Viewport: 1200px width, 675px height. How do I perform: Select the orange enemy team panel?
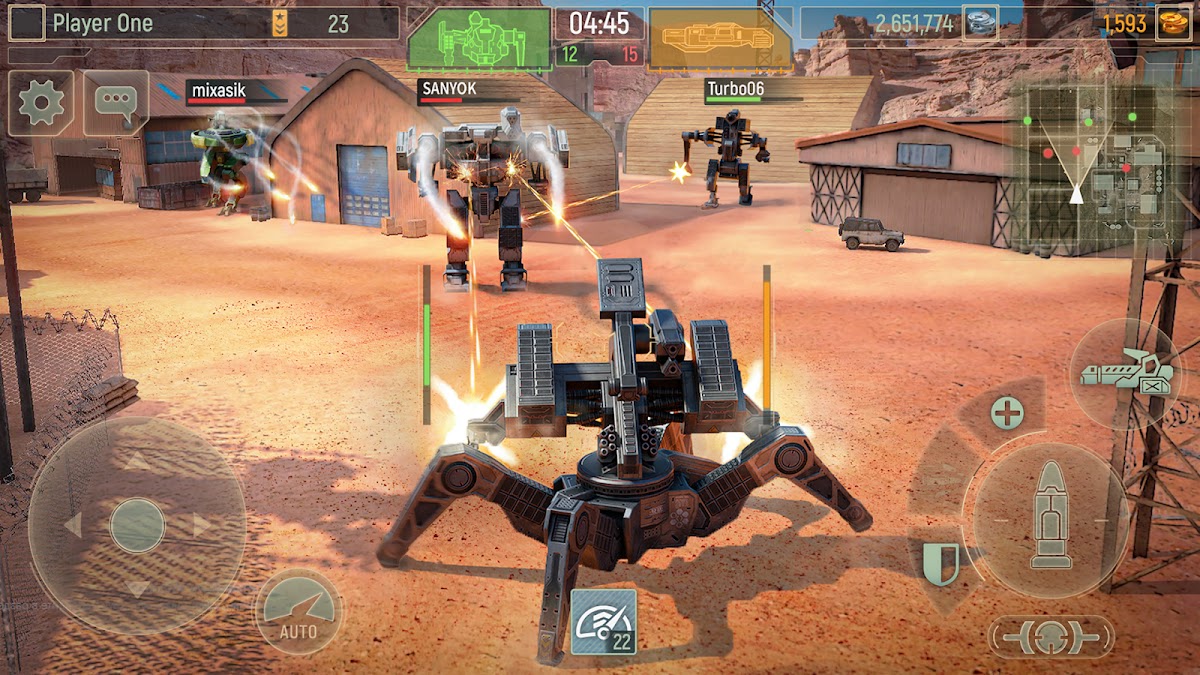click(x=719, y=39)
